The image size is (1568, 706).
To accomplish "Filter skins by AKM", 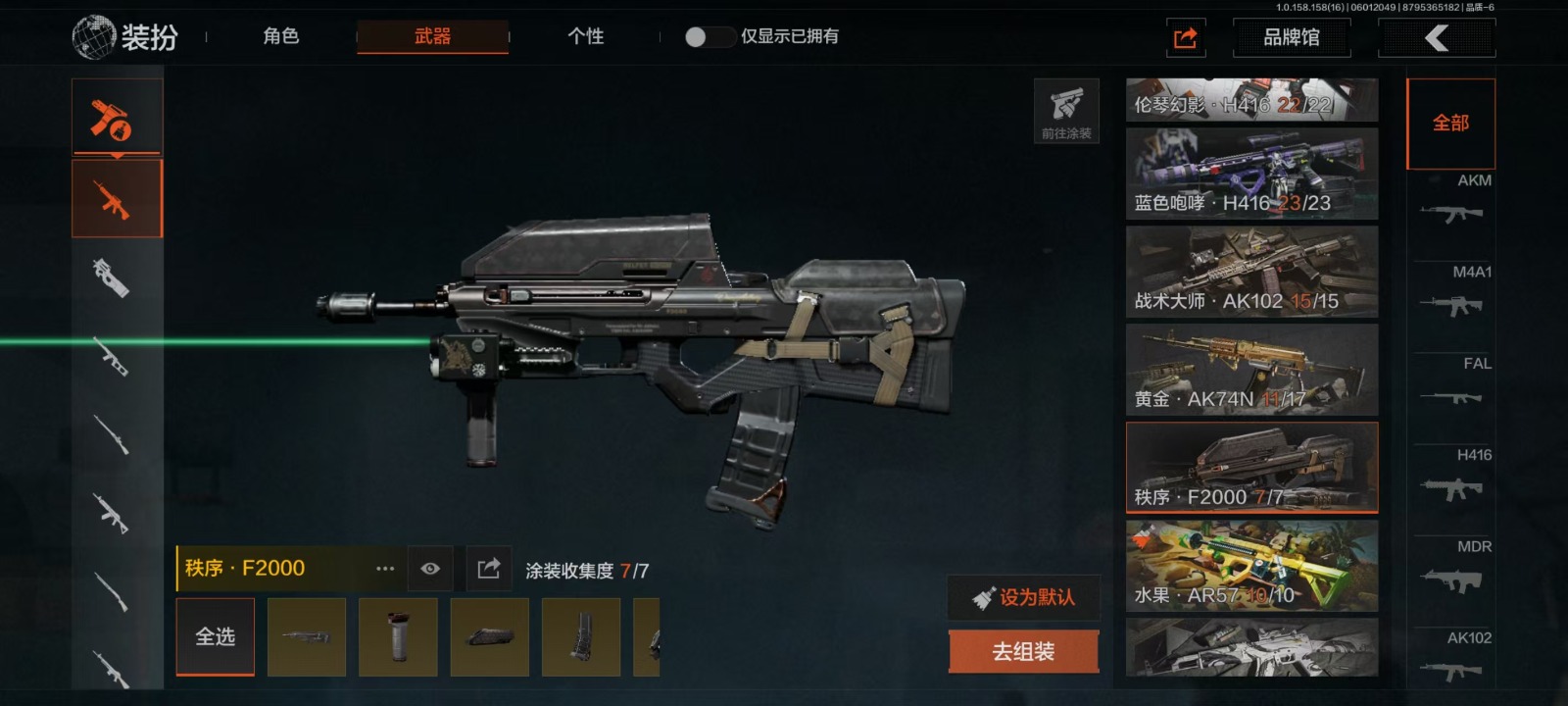I will 1452,203.
